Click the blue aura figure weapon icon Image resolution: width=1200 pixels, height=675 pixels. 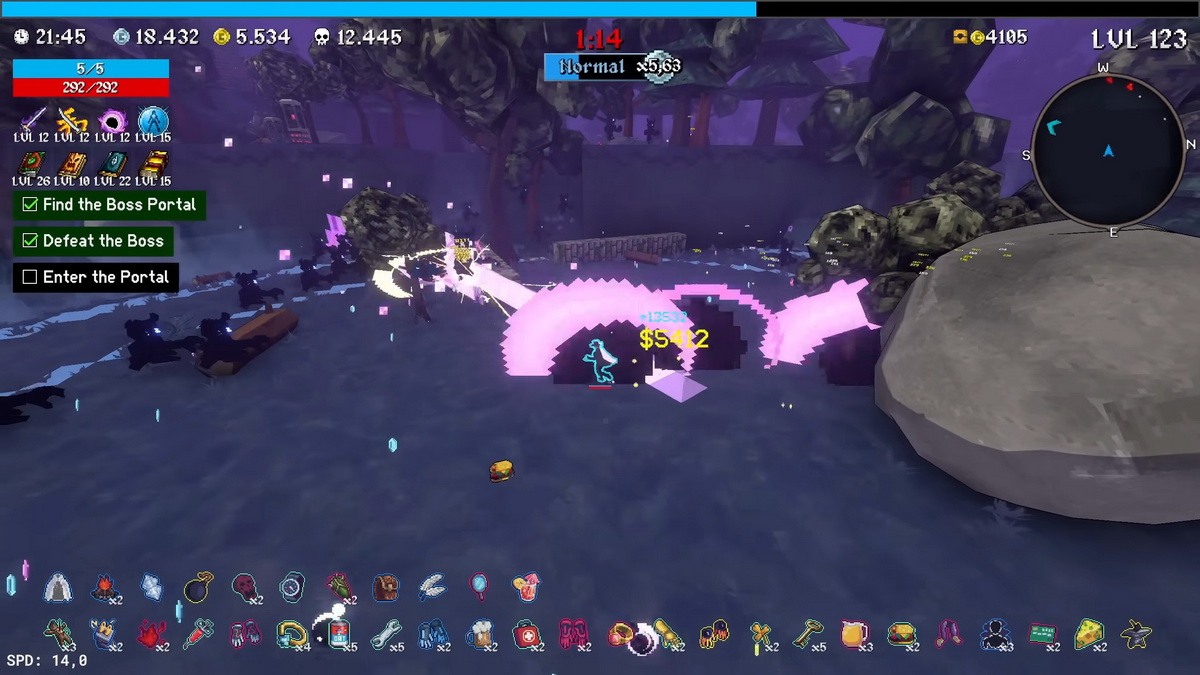(152, 122)
